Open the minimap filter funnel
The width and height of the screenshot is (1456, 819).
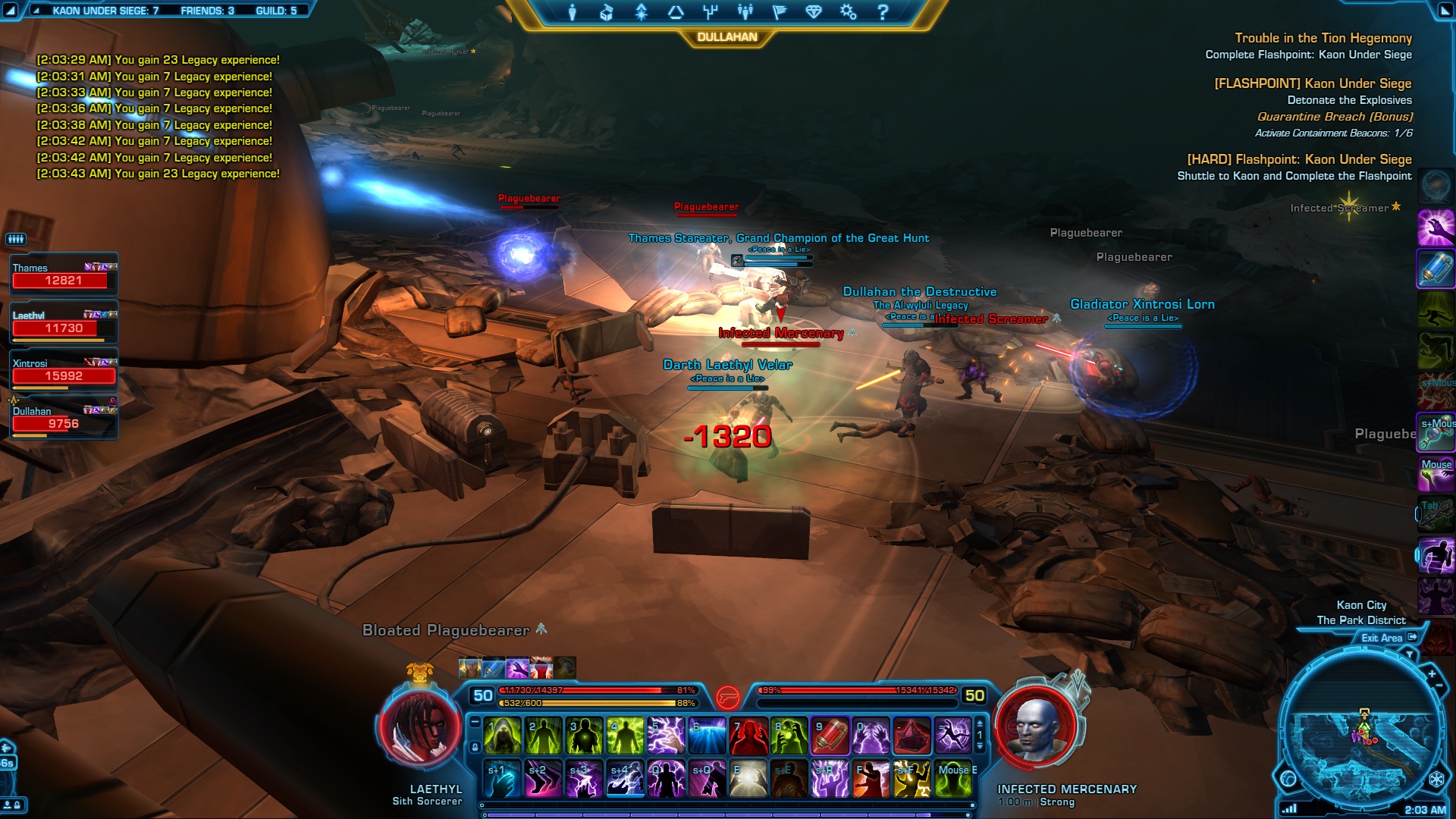point(1410,654)
